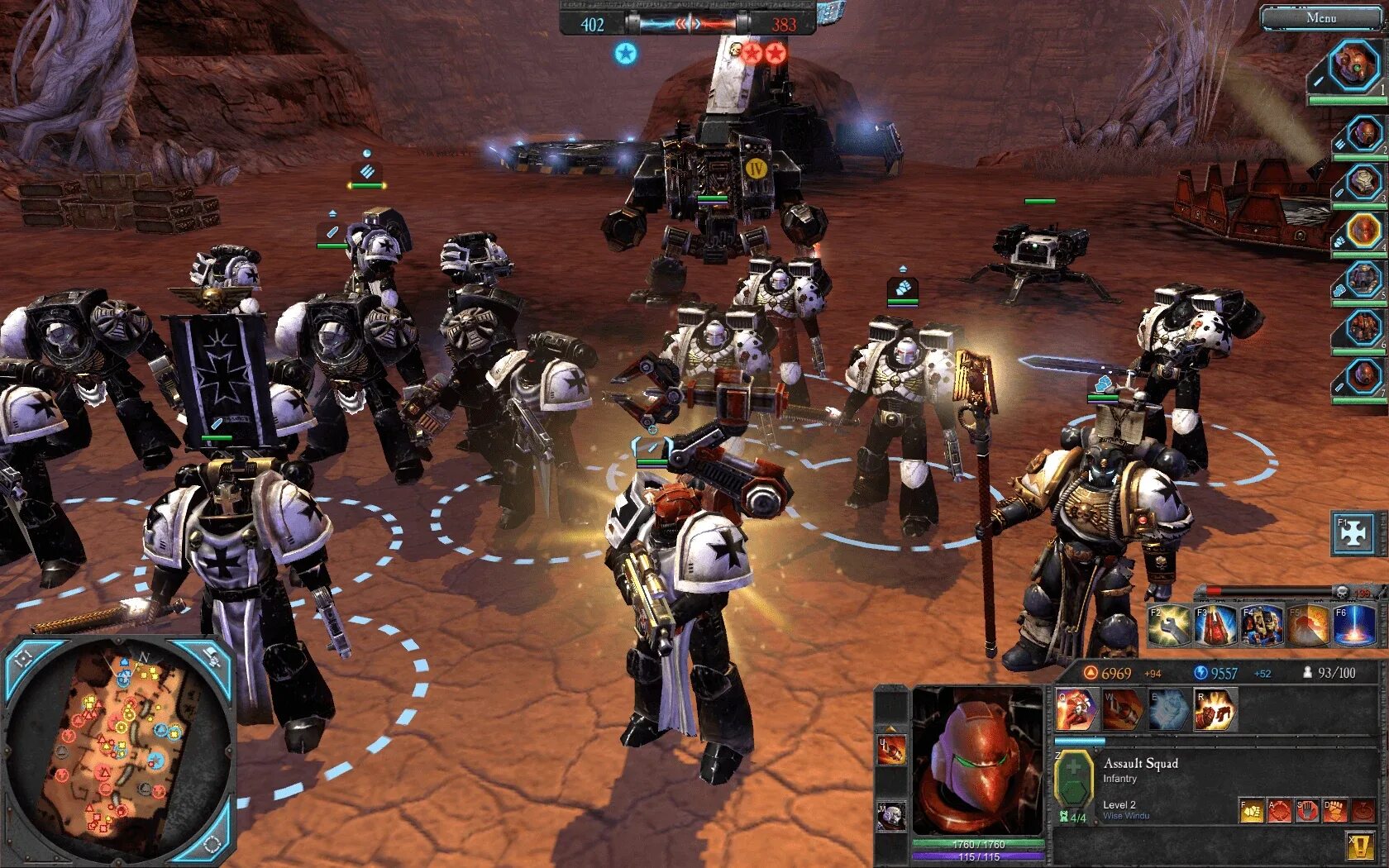This screenshot has height=868, width=1389.
Task: Click the A attack-move command button
Action: click(x=1279, y=810)
